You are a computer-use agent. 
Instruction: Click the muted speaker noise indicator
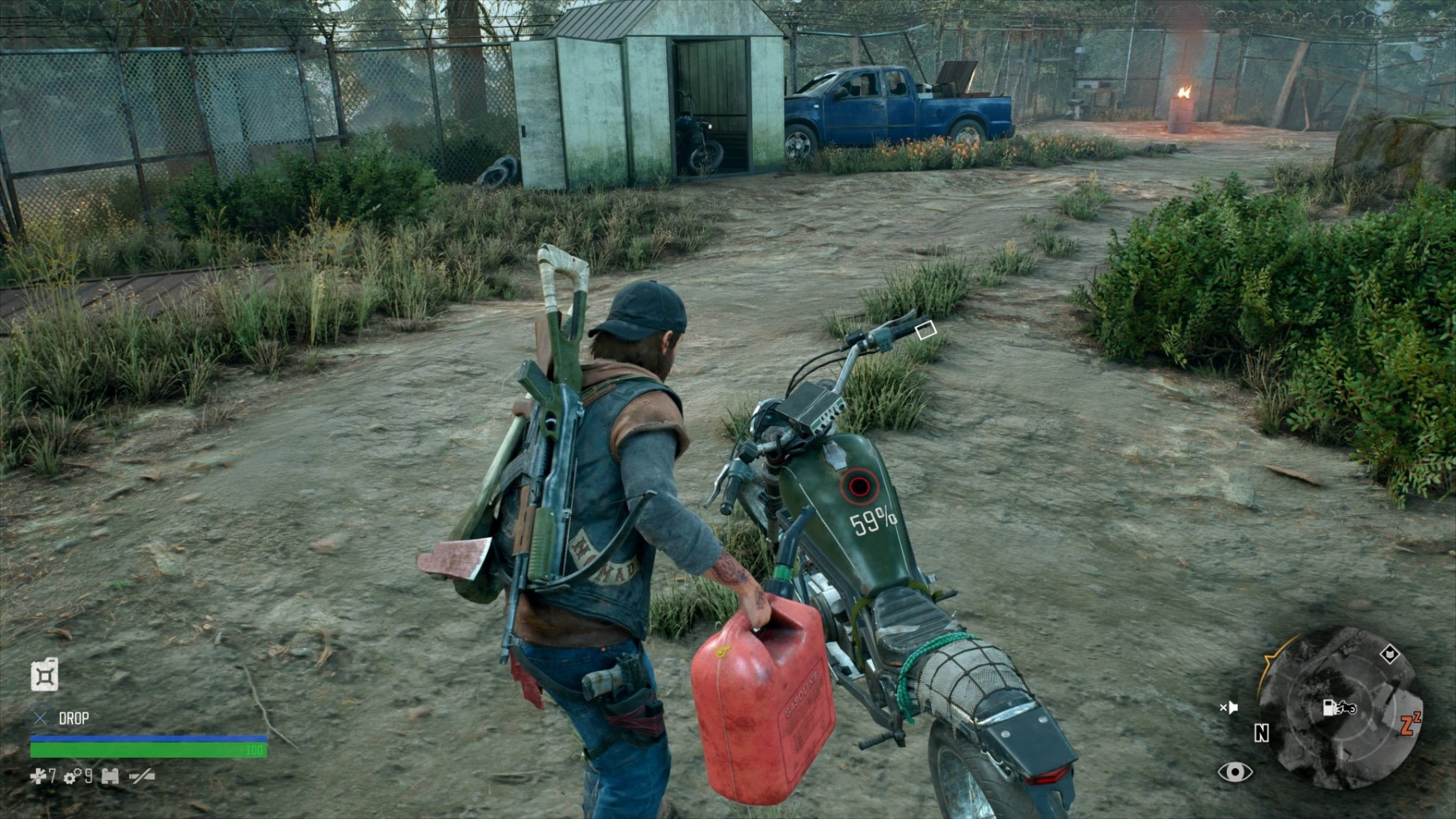pyautogui.click(x=1229, y=708)
